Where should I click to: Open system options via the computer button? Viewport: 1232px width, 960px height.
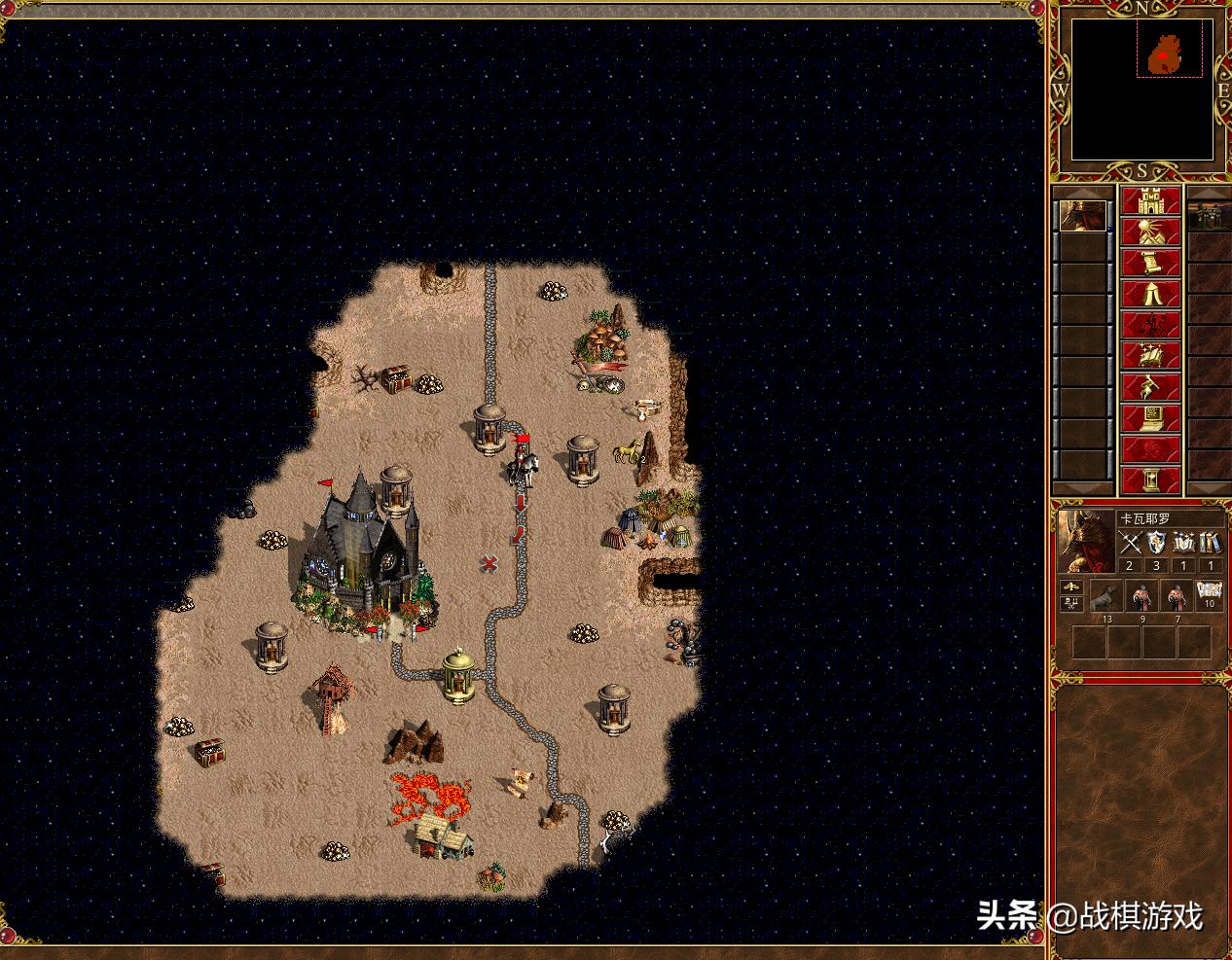click(1151, 419)
